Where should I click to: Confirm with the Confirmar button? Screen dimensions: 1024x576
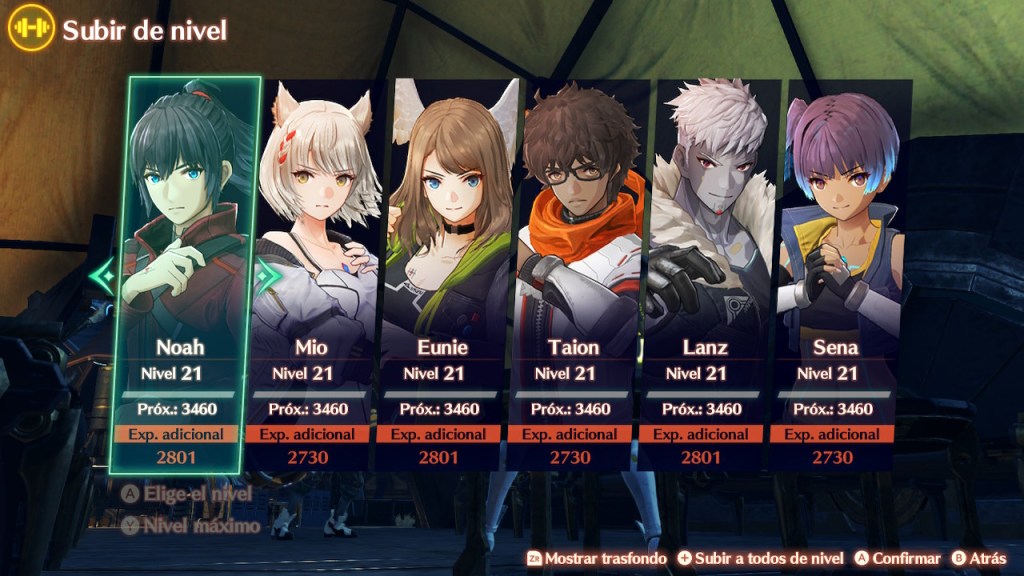(898, 558)
